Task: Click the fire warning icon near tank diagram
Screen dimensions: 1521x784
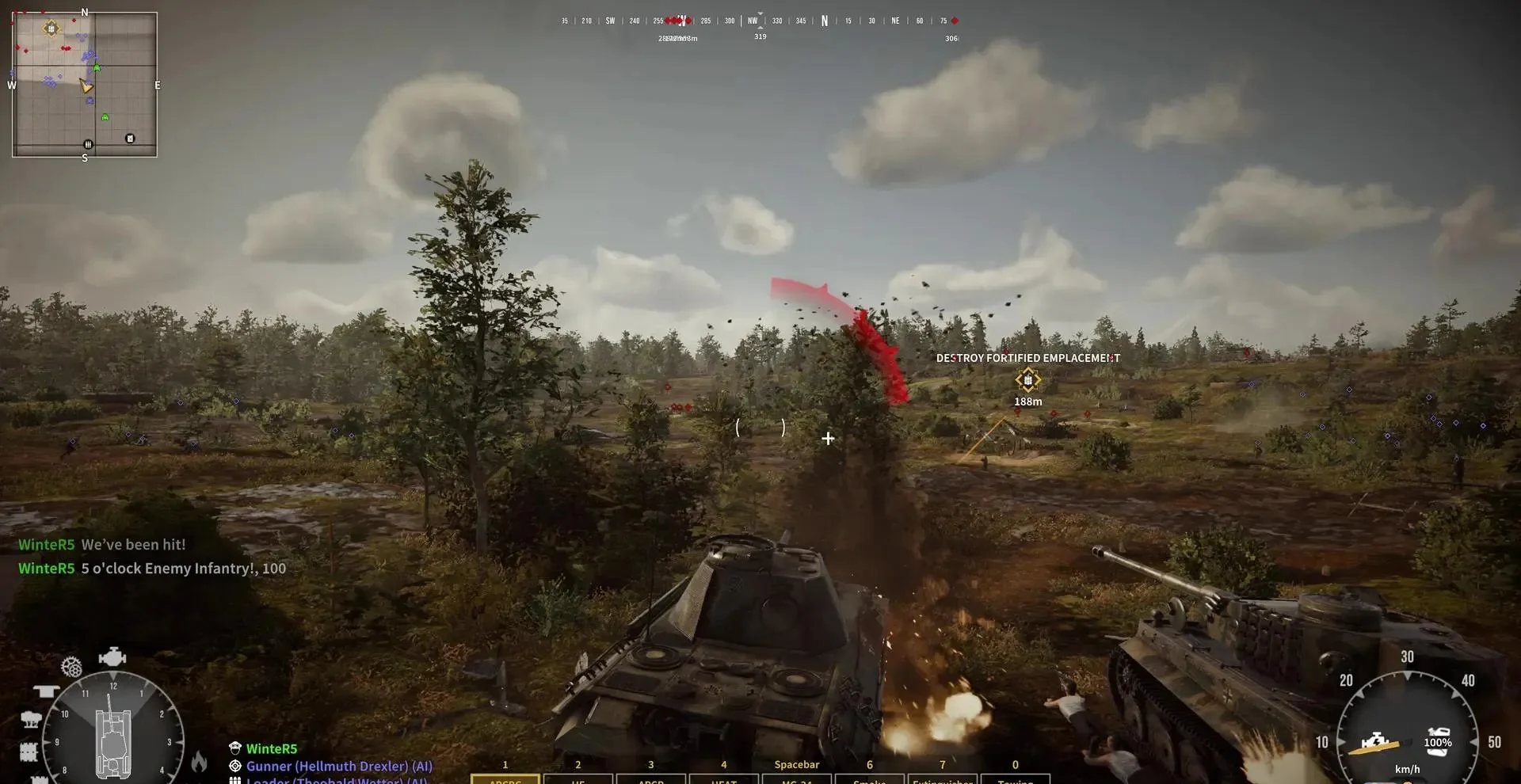Action: (x=200, y=762)
